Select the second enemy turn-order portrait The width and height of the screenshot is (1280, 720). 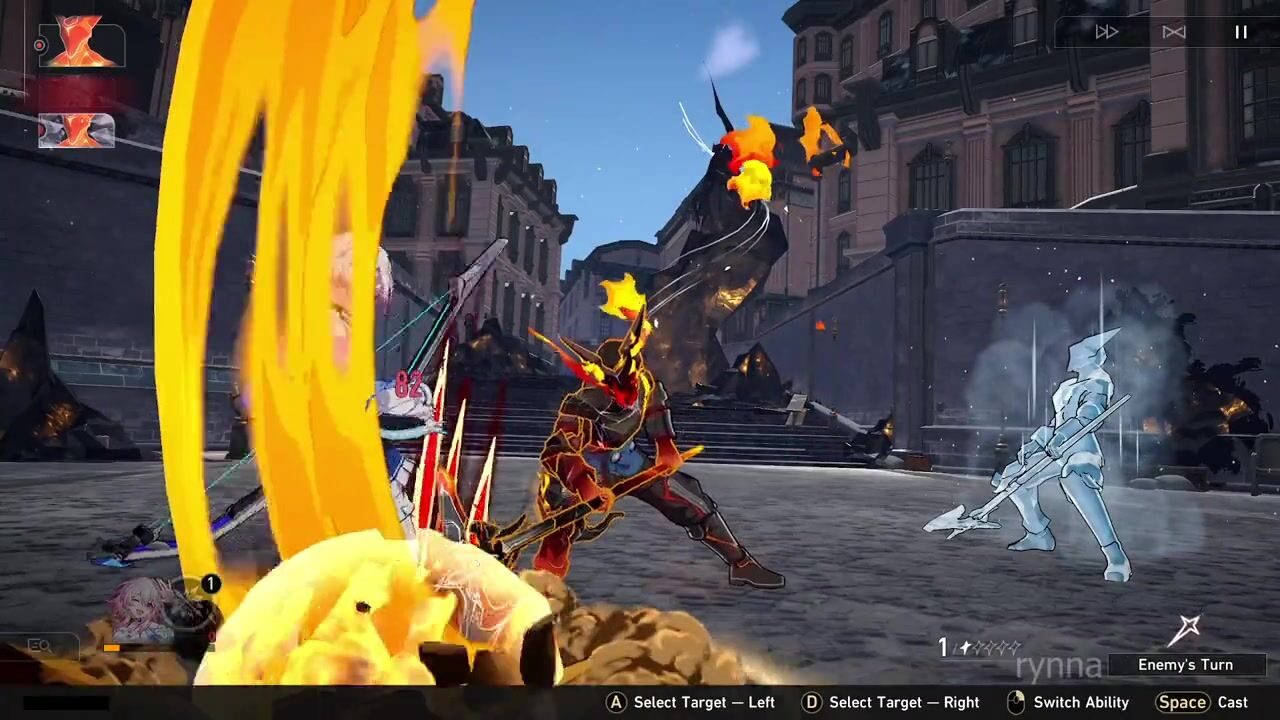point(76,130)
